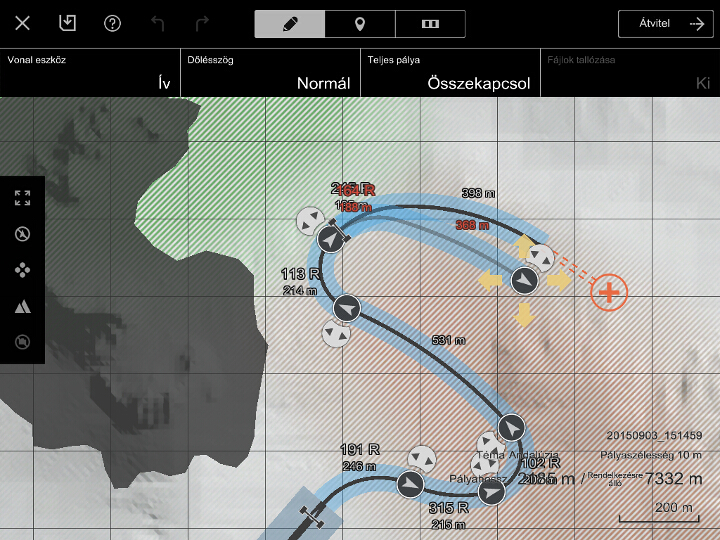720x540 pixels.
Task: Open the Vonal eszköz dropdown
Action: click(90, 73)
